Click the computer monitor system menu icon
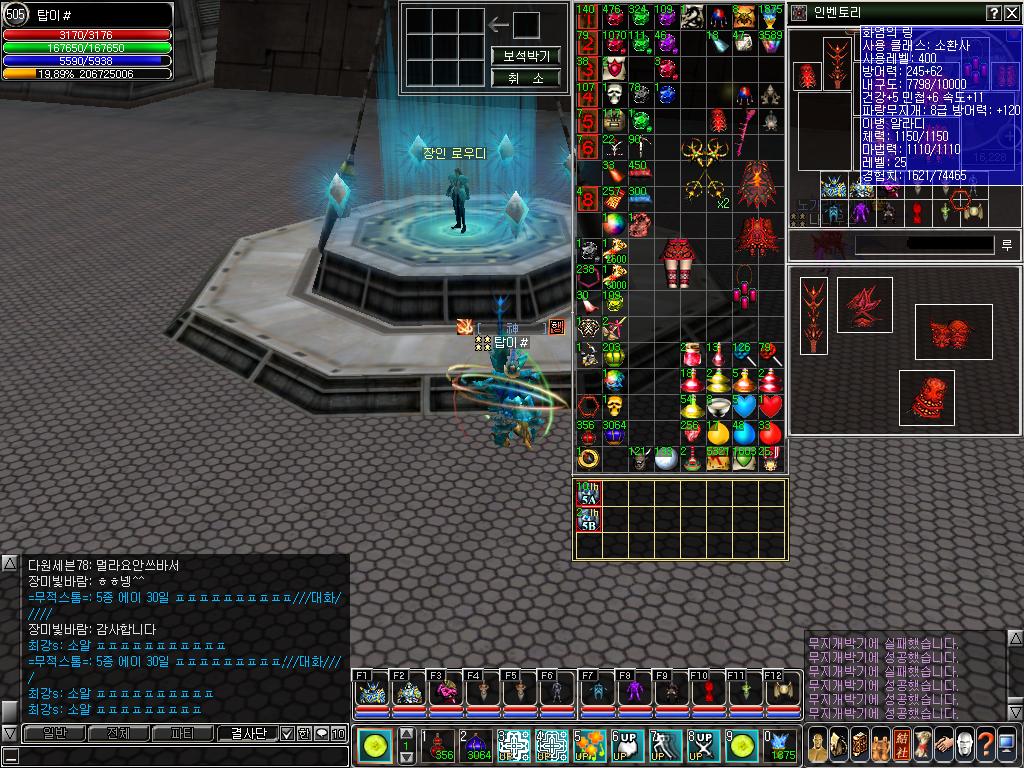1024x768 pixels. coord(1005,744)
